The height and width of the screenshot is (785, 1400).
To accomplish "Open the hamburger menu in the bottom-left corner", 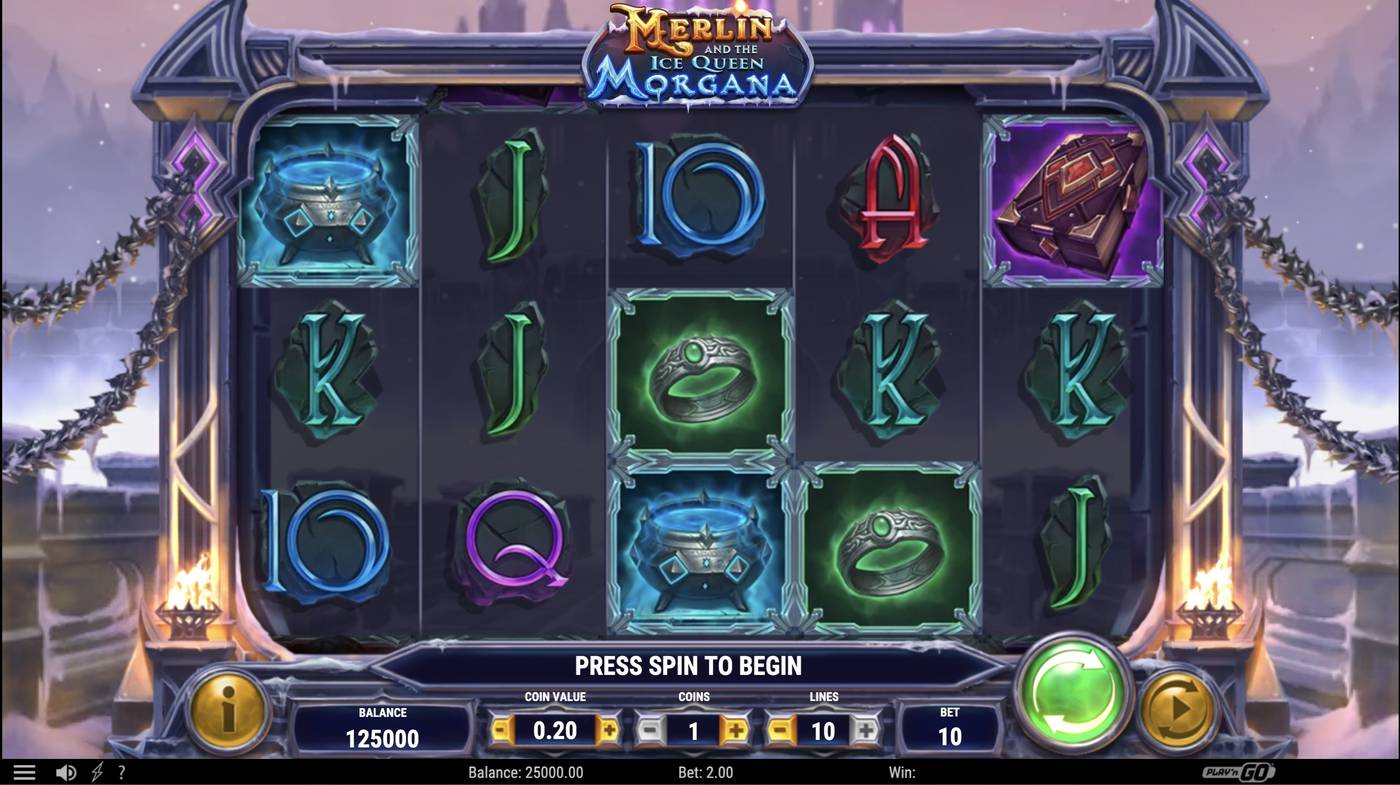I will (22, 771).
